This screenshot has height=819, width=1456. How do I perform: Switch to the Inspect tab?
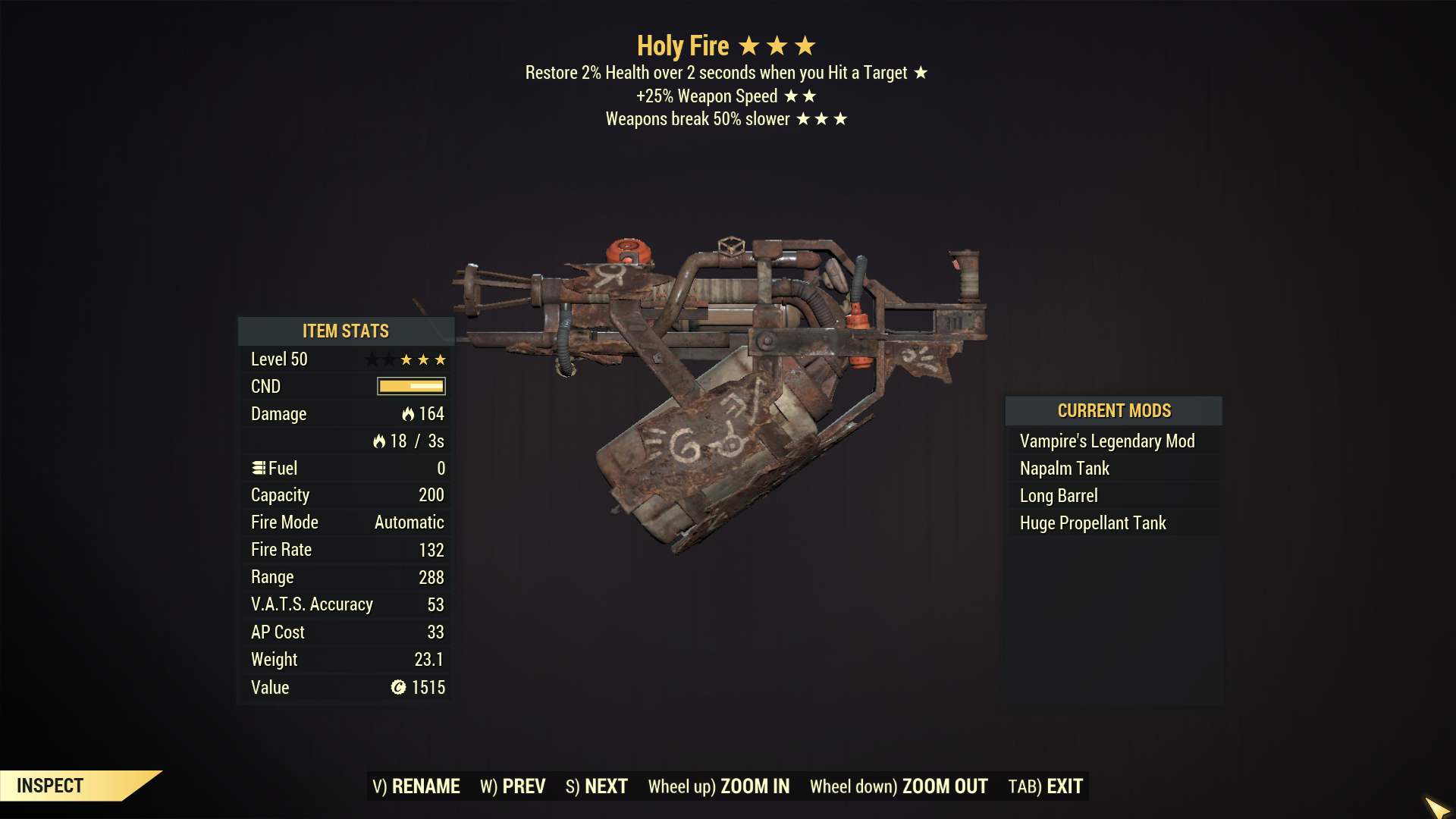pyautogui.click(x=49, y=786)
